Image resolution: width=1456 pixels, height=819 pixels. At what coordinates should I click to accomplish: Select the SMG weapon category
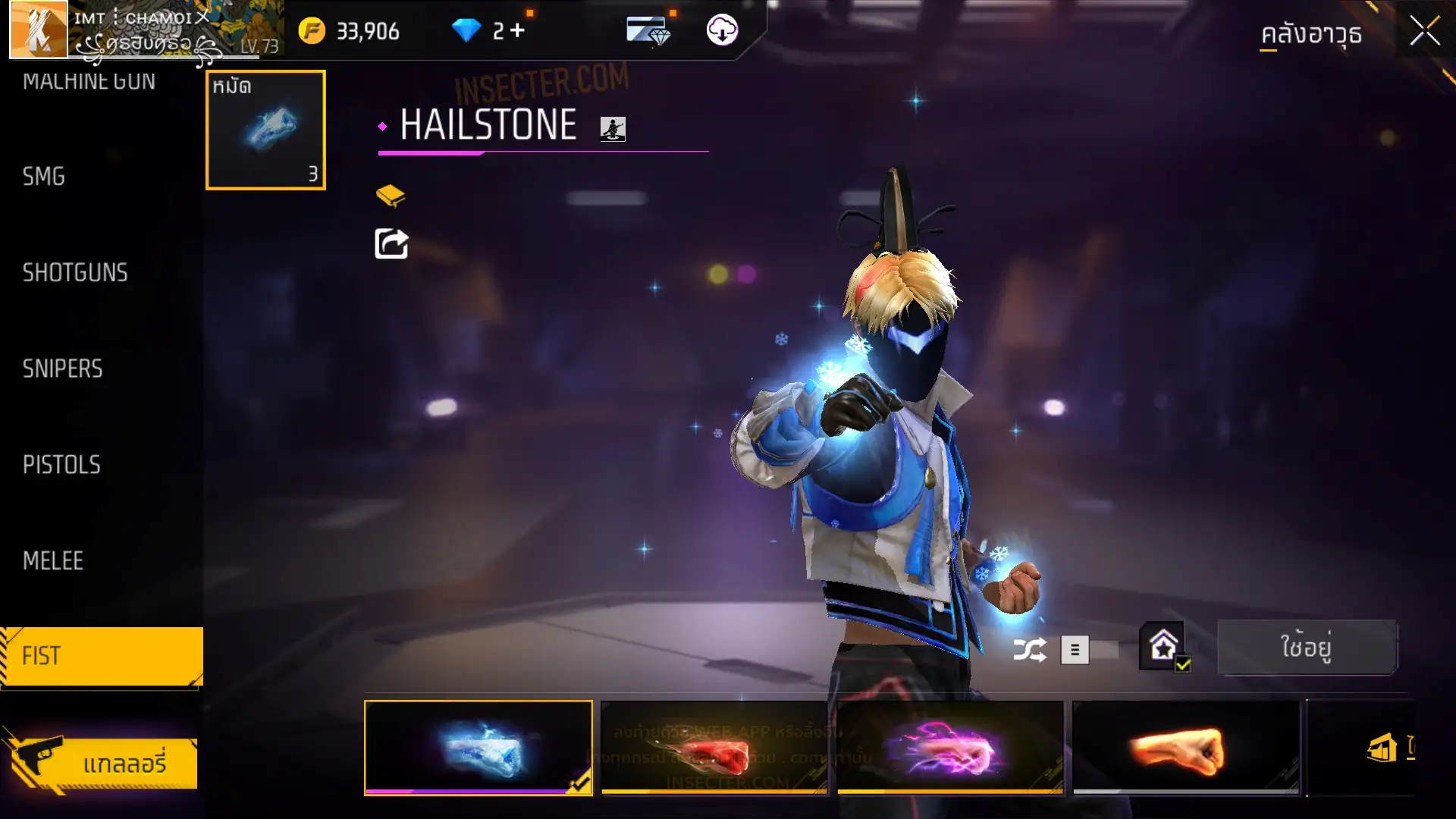point(44,177)
